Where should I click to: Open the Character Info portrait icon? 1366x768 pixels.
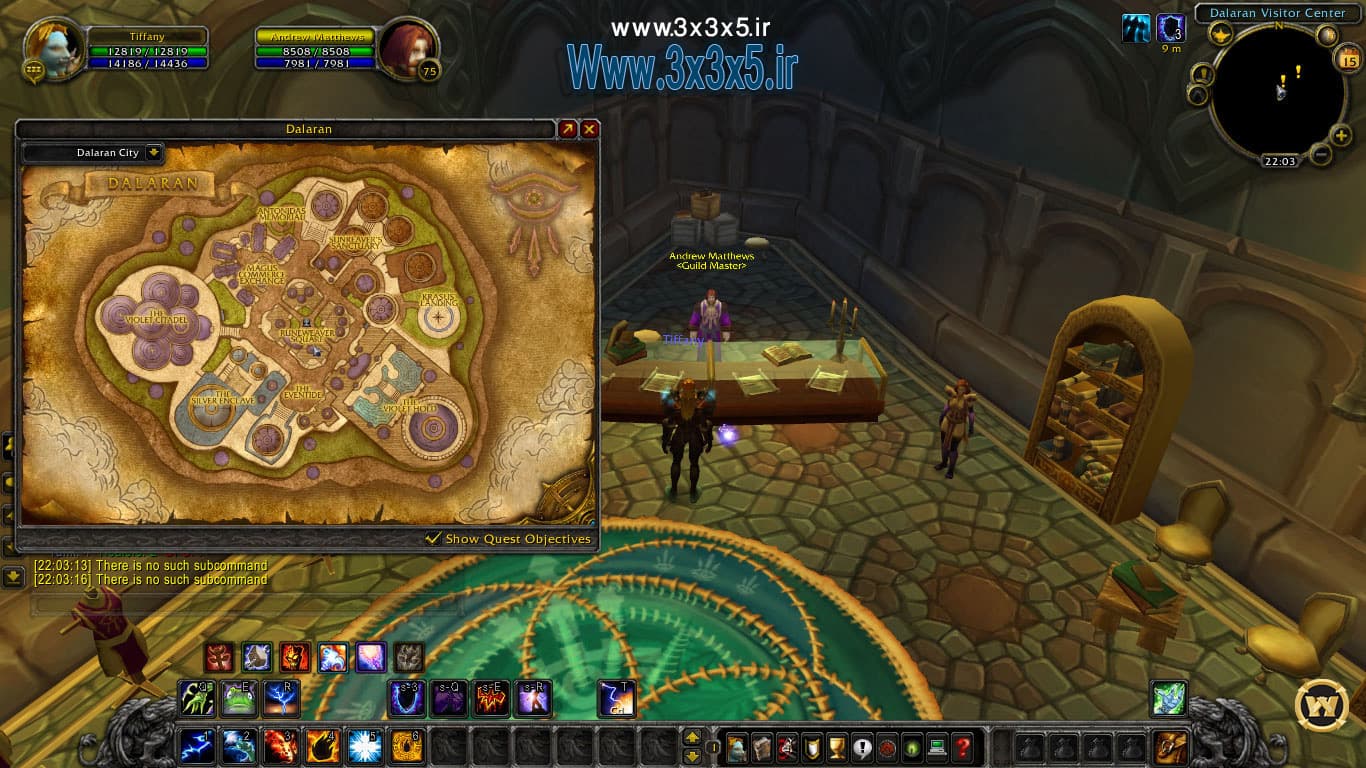[736, 748]
